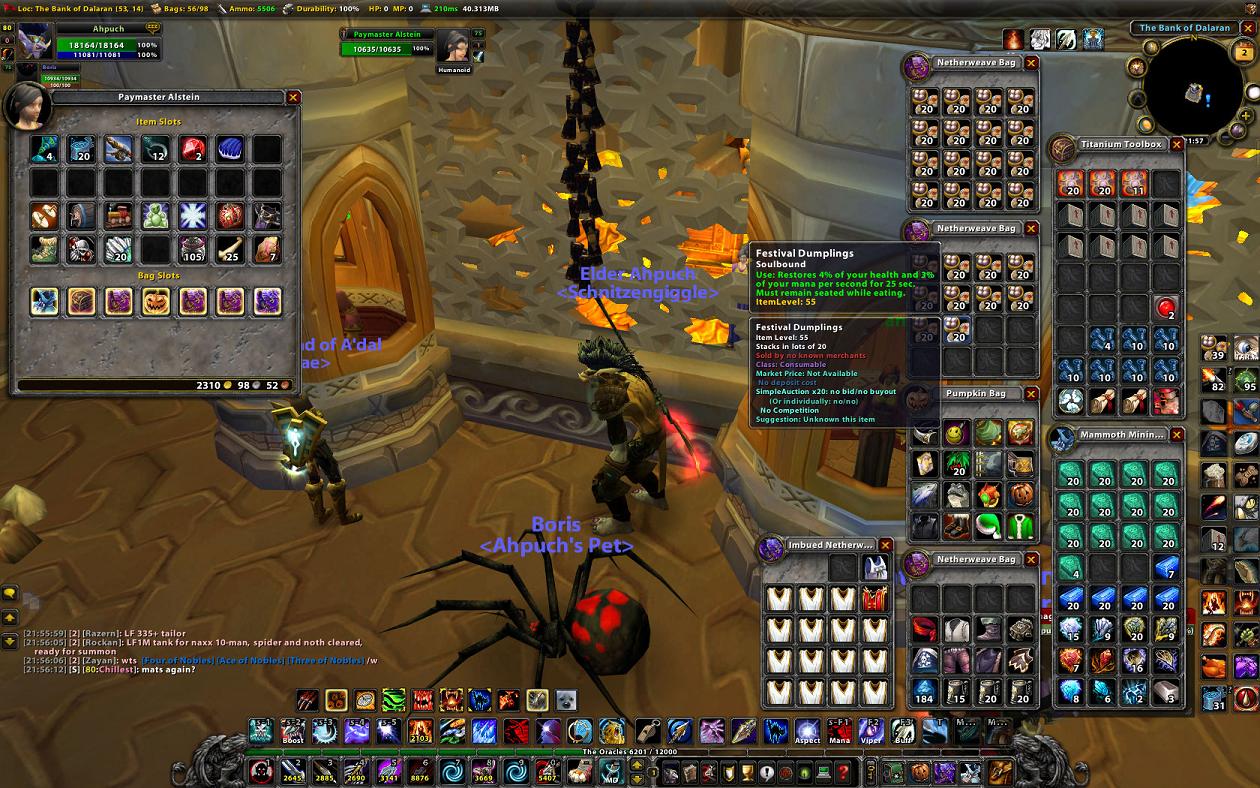
Task: Close the Mammoth Mining bag
Action: (1177, 436)
